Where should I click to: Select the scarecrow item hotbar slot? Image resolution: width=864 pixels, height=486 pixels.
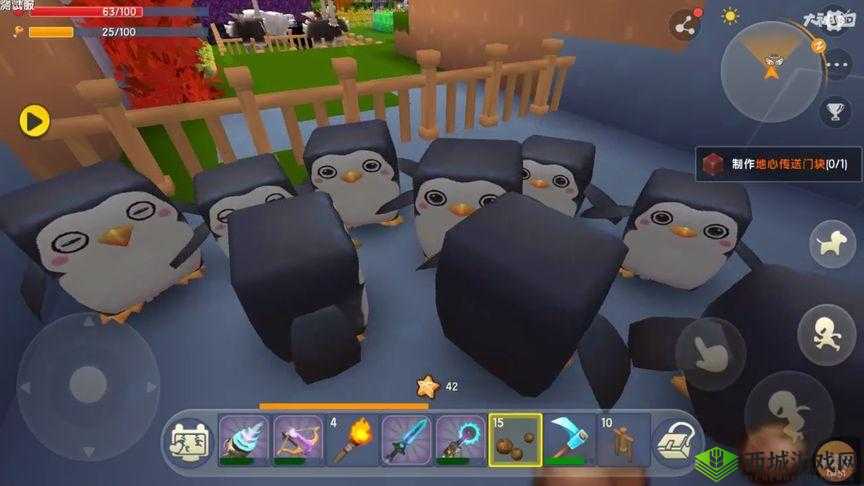click(623, 439)
